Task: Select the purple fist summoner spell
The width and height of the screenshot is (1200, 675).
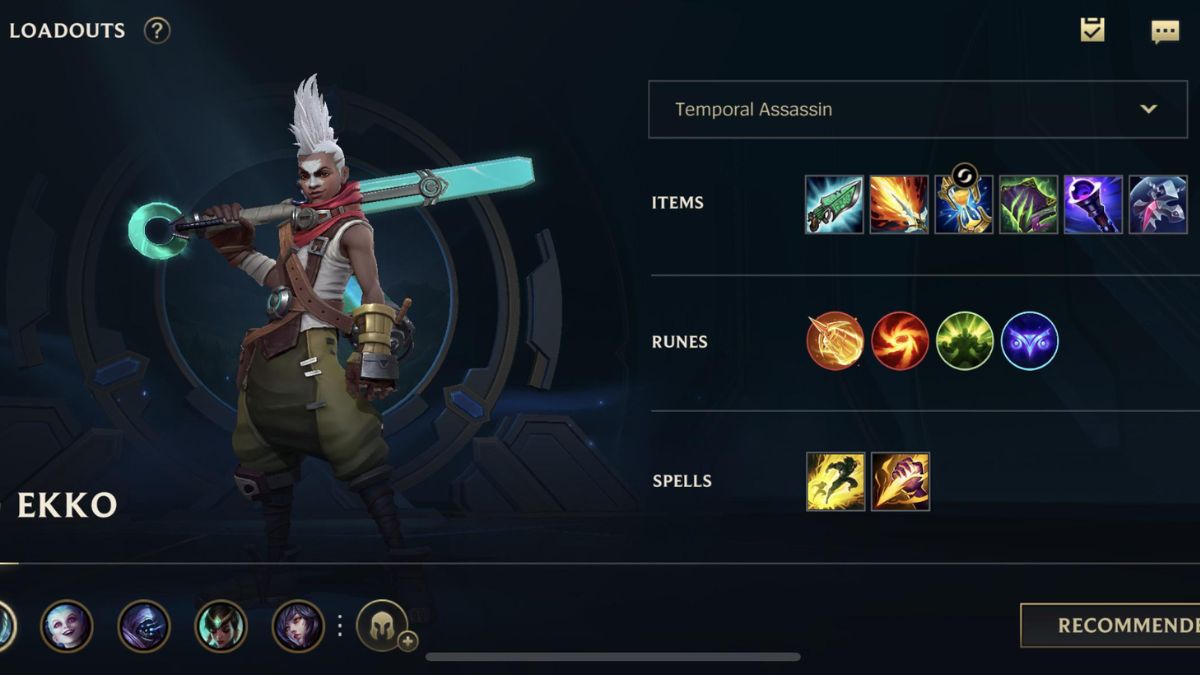Action: (900, 481)
